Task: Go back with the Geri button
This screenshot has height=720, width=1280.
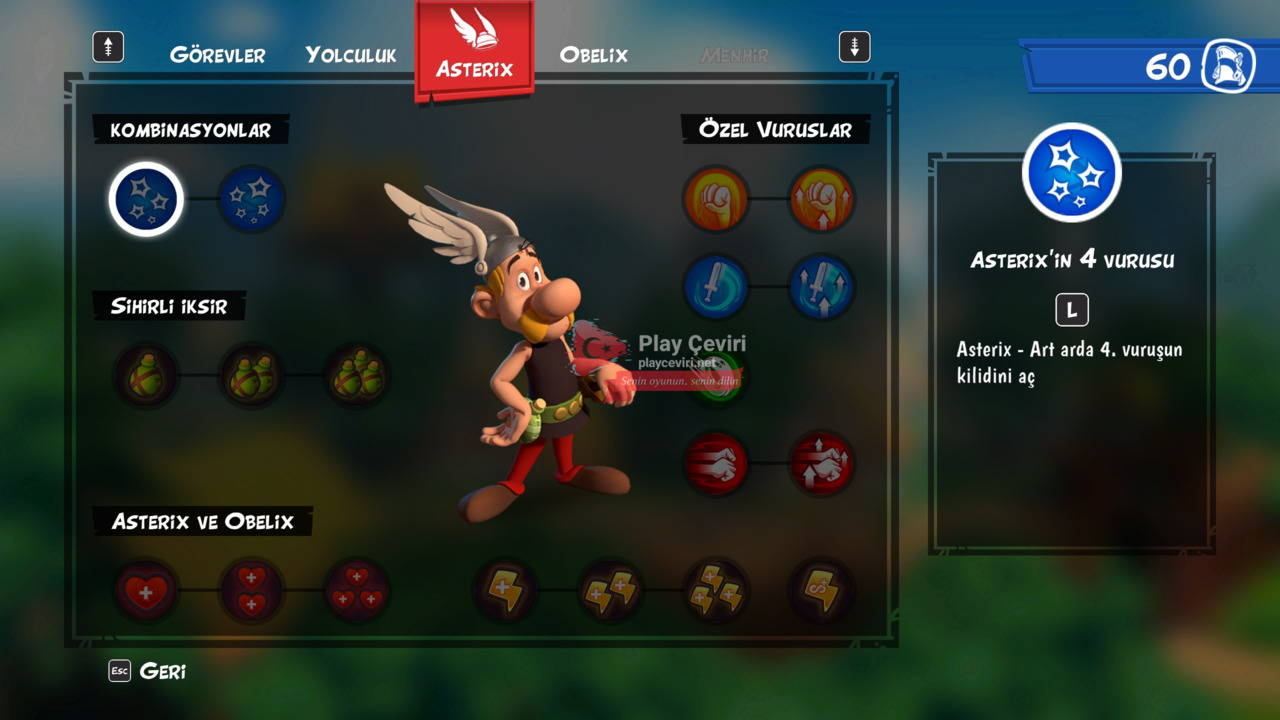Action: pos(148,671)
